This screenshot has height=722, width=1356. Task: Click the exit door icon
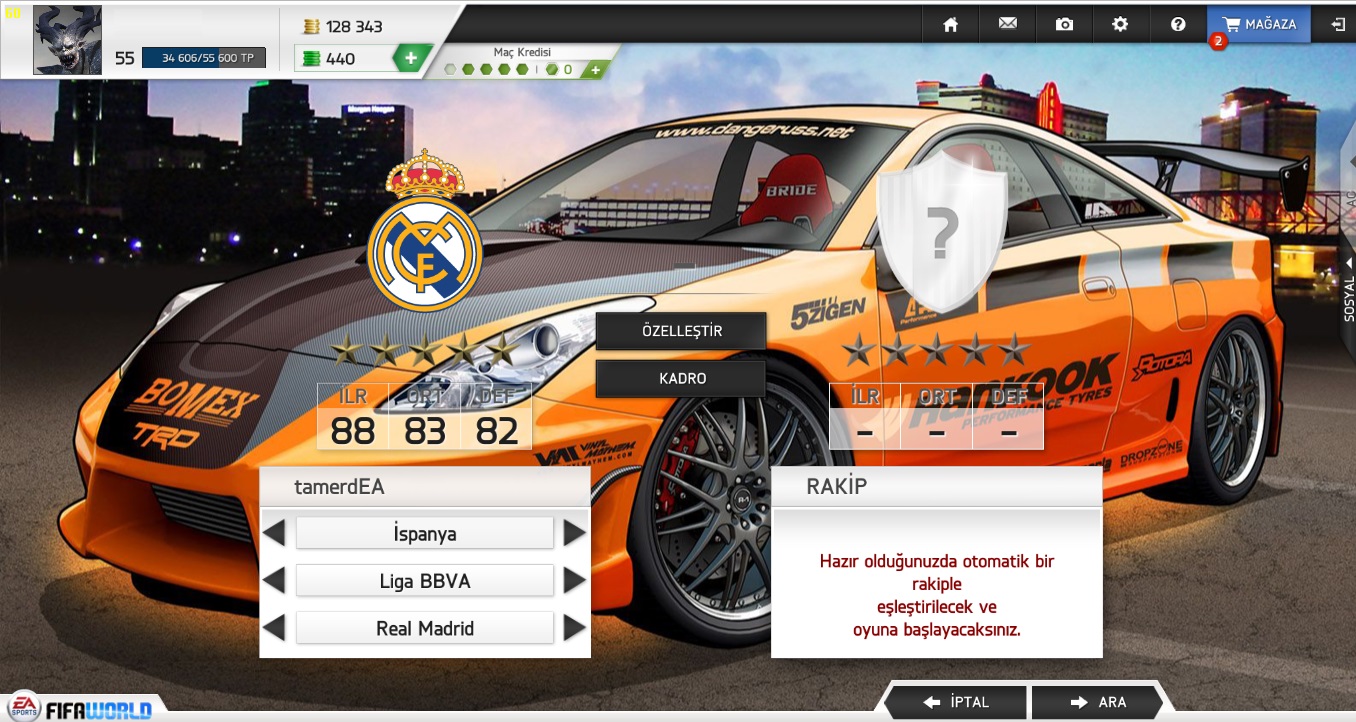coord(1337,24)
